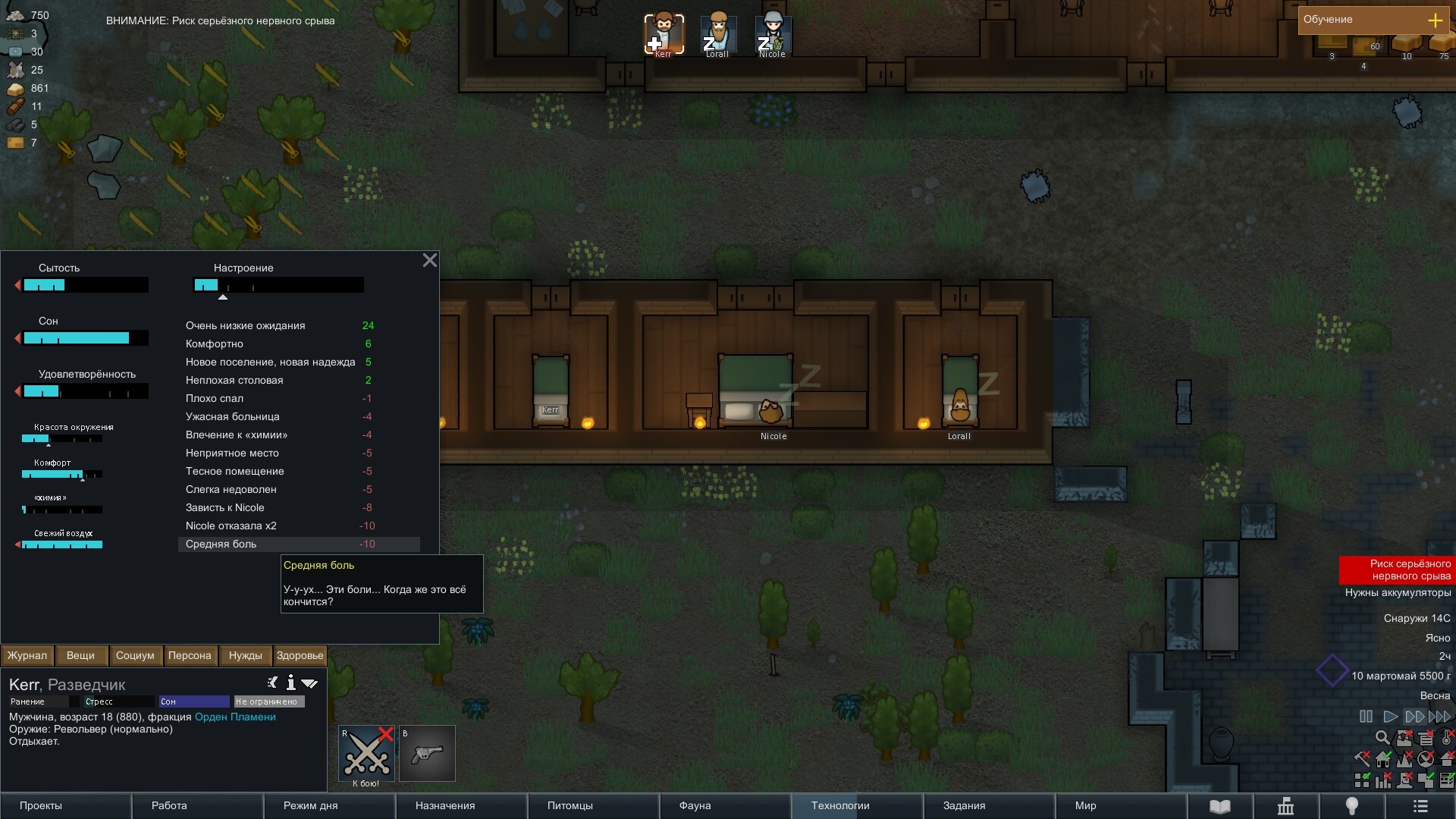Image resolution: width=1456 pixels, height=819 pixels.
Task: Open the Проекты menu
Action: click(x=66, y=805)
